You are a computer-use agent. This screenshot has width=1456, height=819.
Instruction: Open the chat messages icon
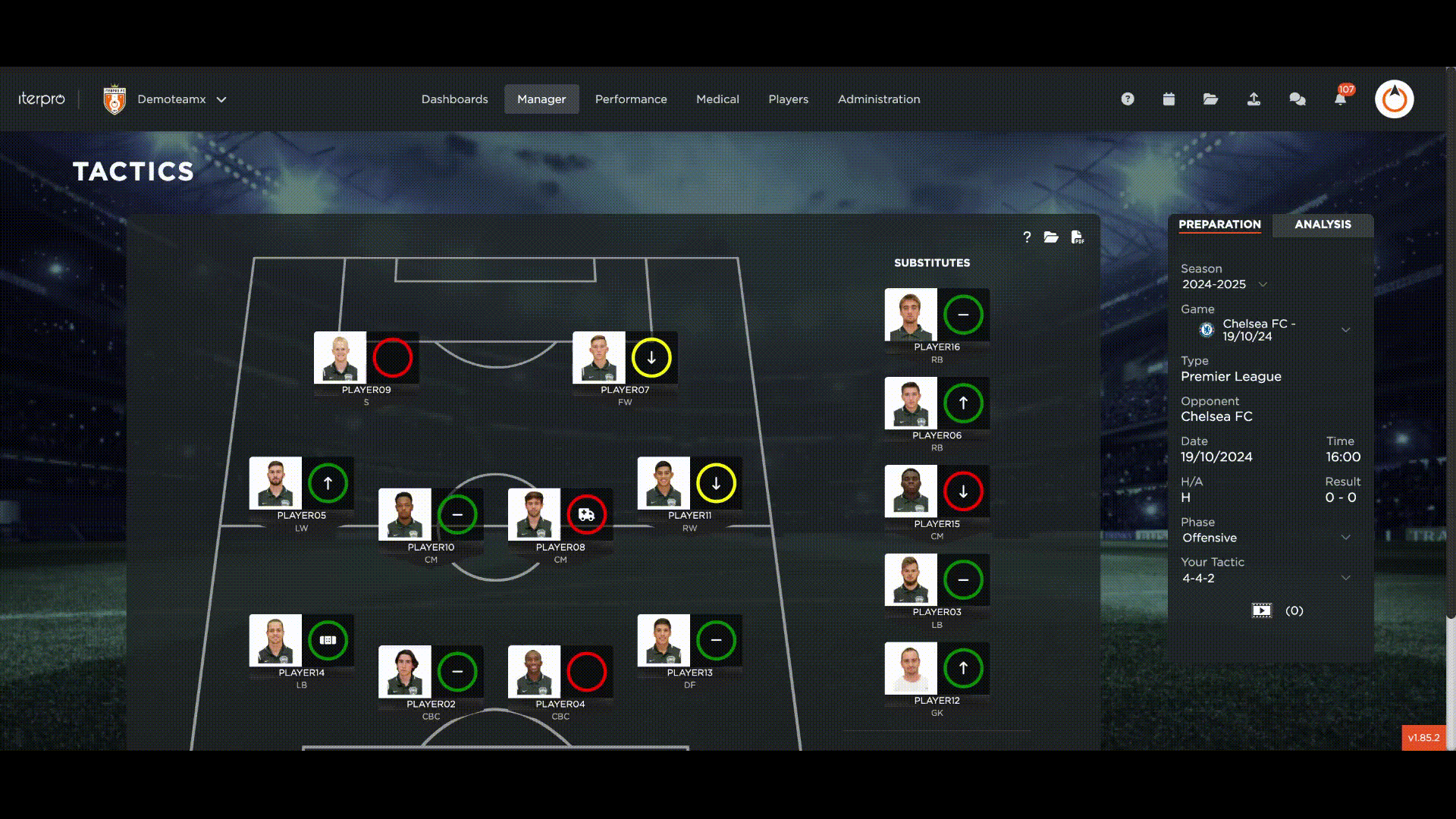1298,99
